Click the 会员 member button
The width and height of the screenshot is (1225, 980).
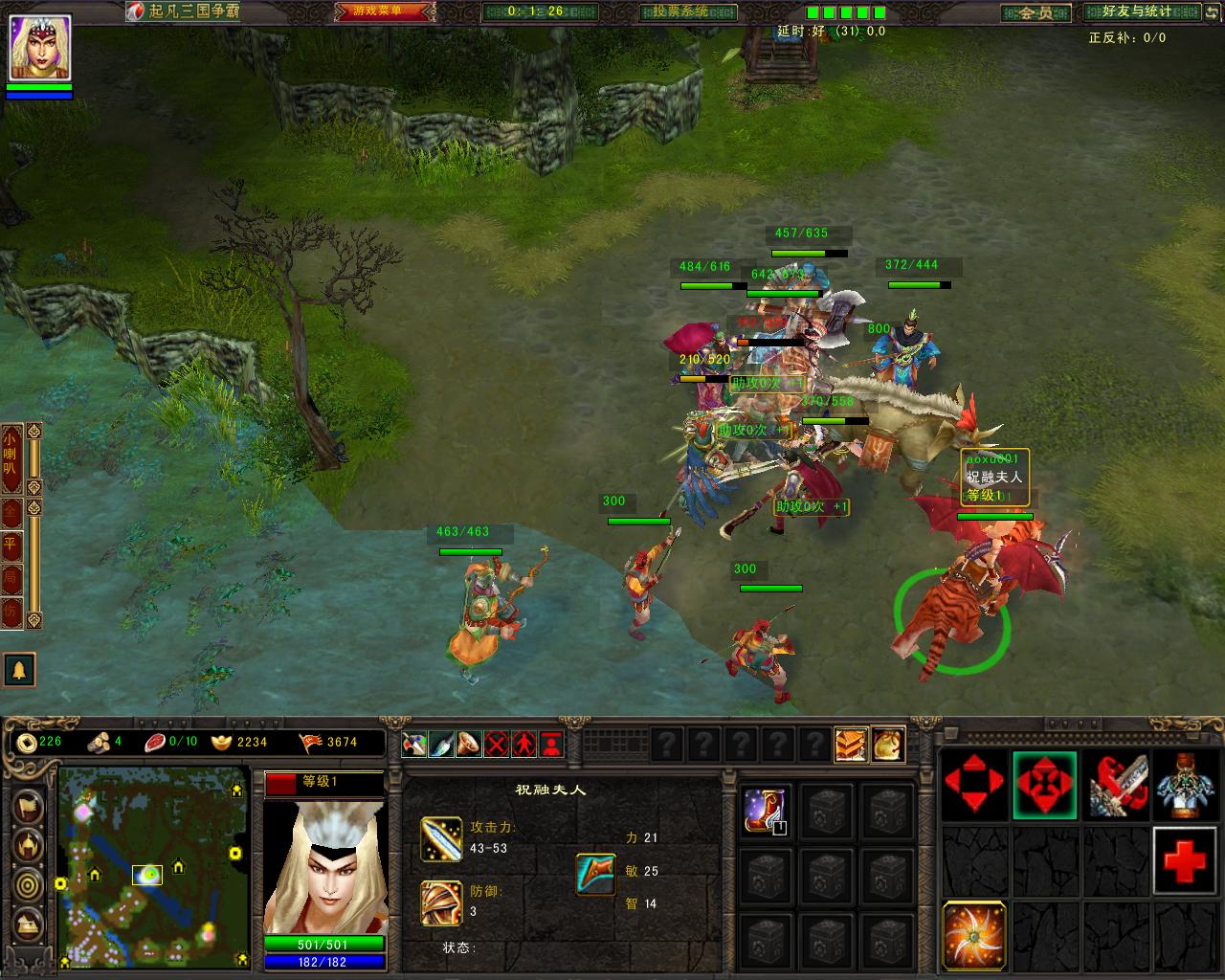click(x=1036, y=12)
